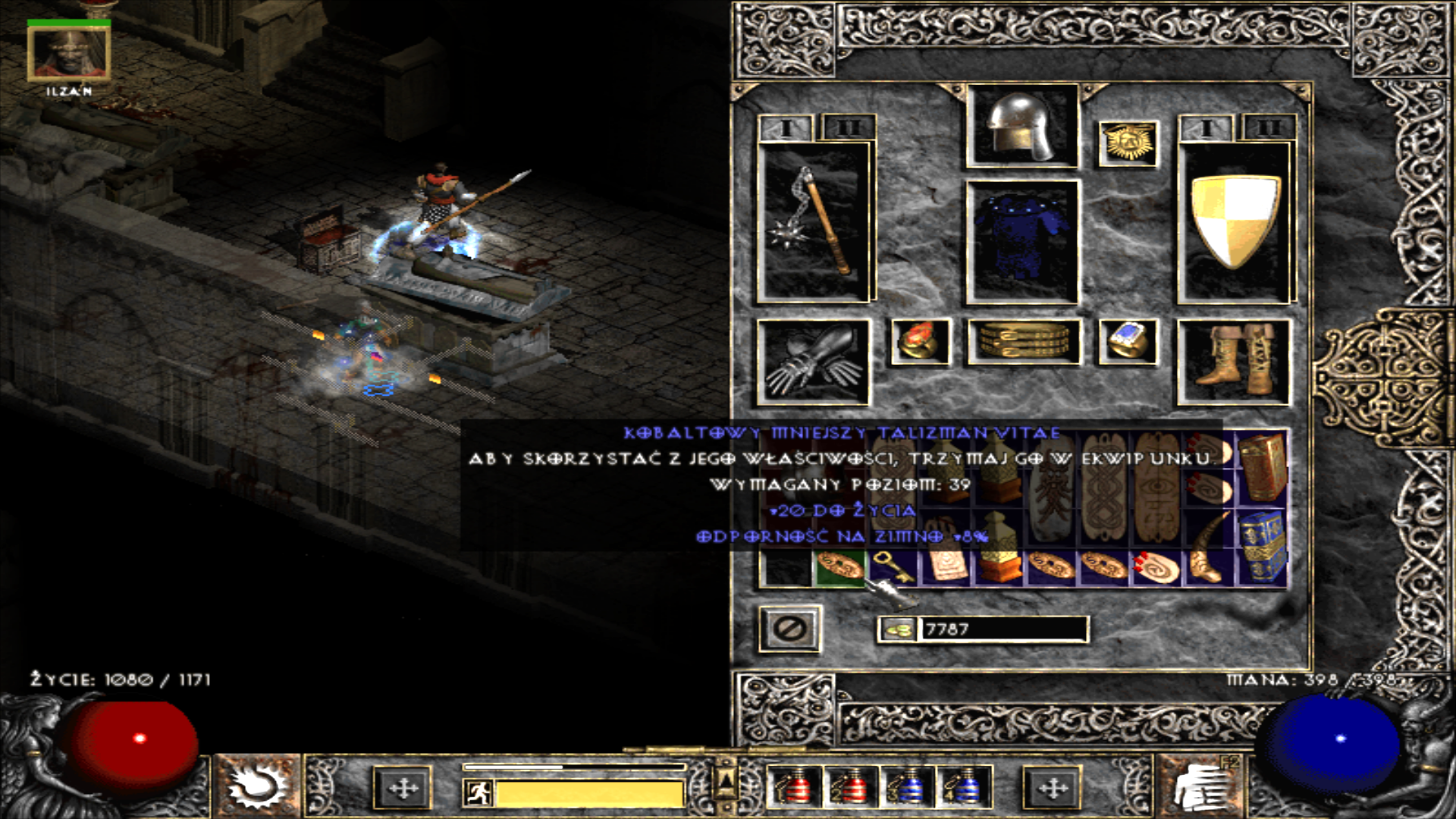Select the red-gem ring slot

[x=919, y=342]
